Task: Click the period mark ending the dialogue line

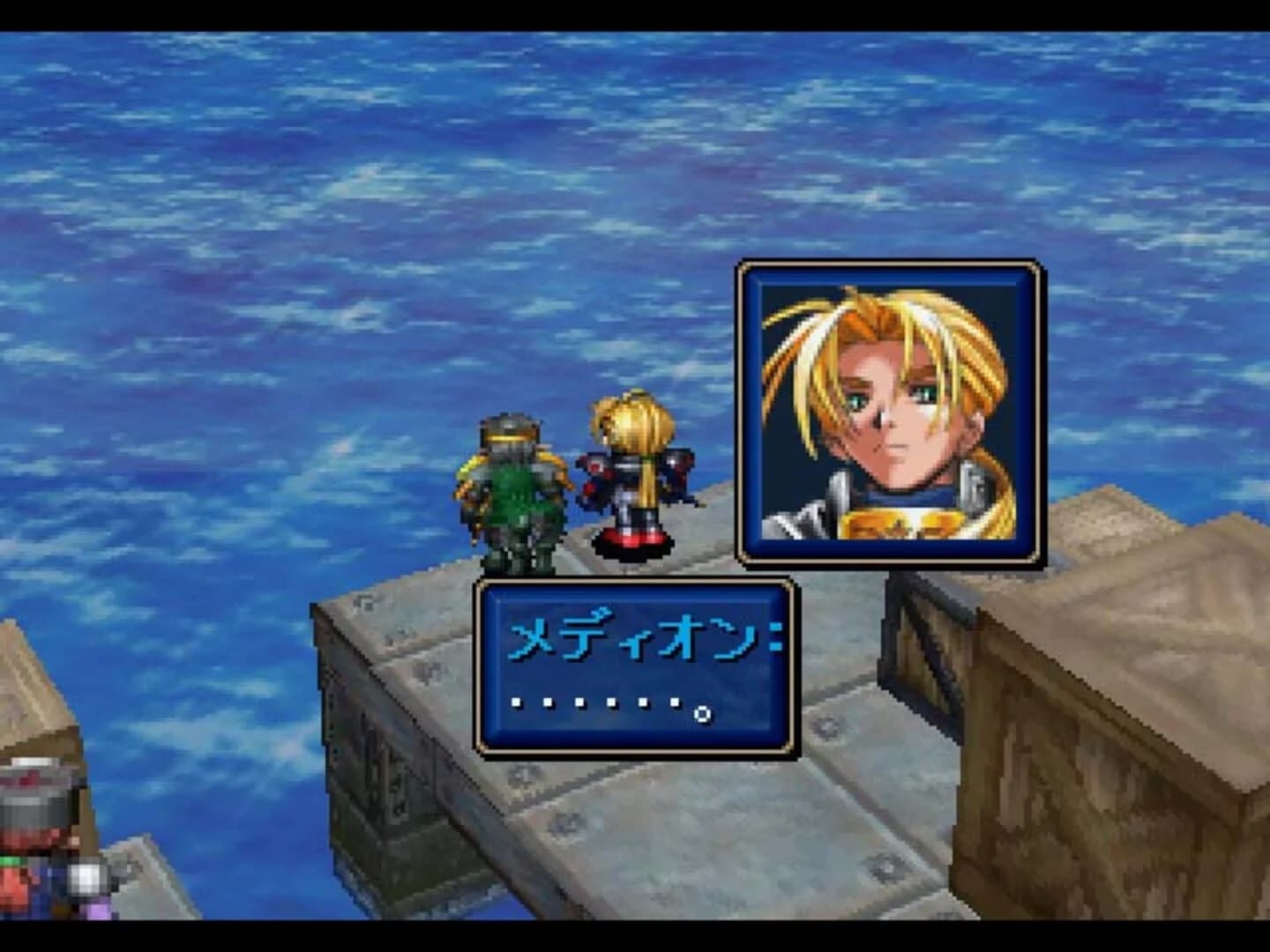Action: pyautogui.click(x=701, y=714)
